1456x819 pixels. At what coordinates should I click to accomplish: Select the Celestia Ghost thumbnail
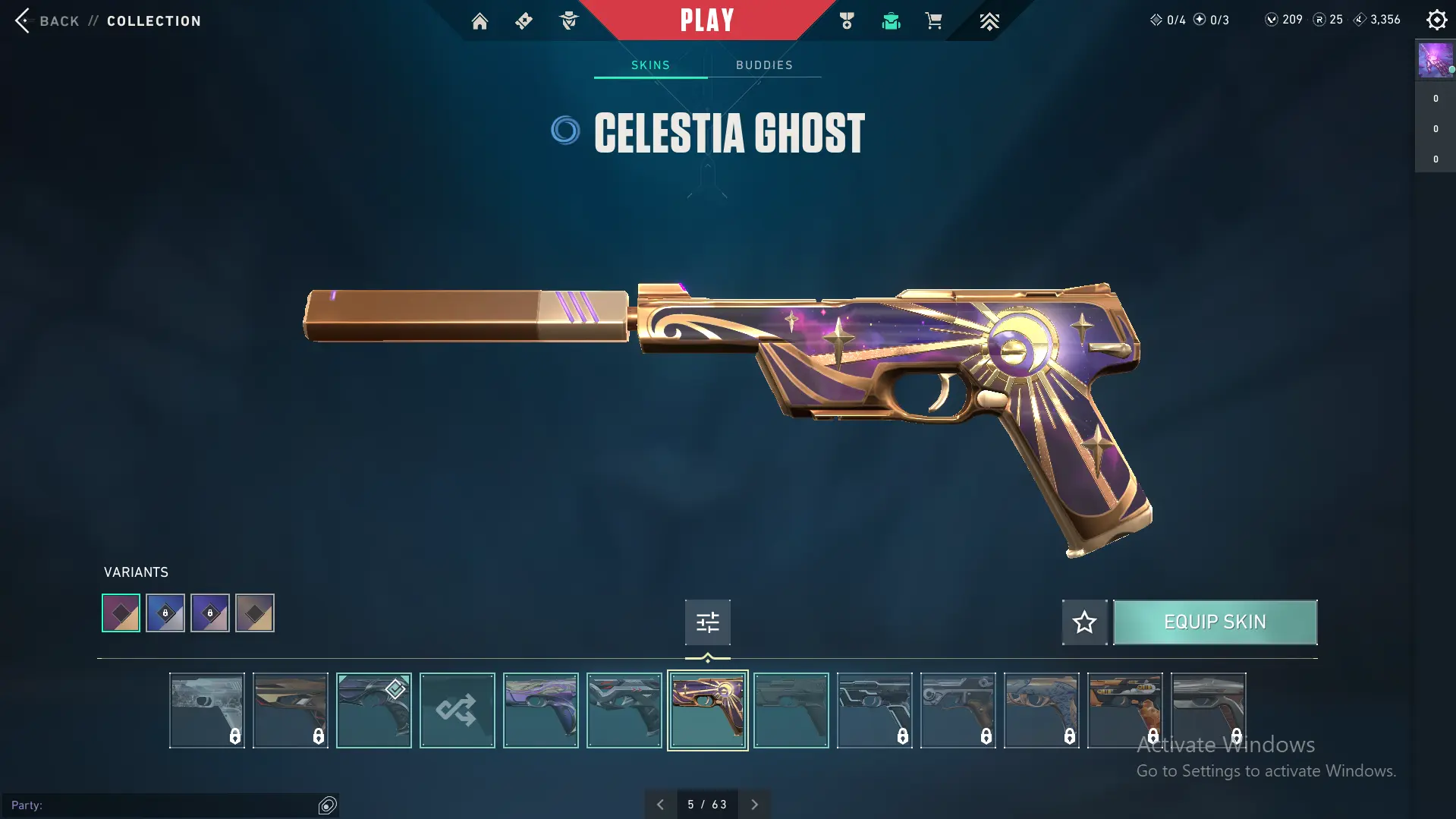(707, 710)
